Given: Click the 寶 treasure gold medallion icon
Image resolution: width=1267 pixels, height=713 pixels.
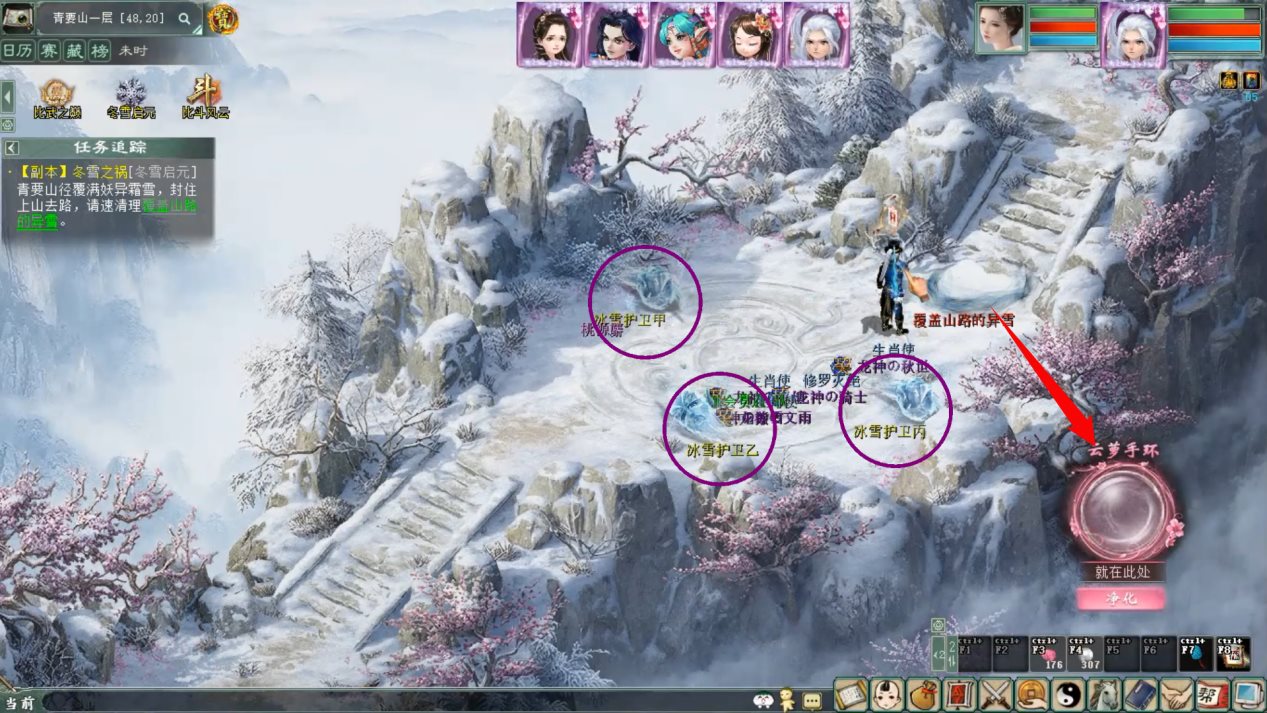Looking at the screenshot, I should pos(222,18).
